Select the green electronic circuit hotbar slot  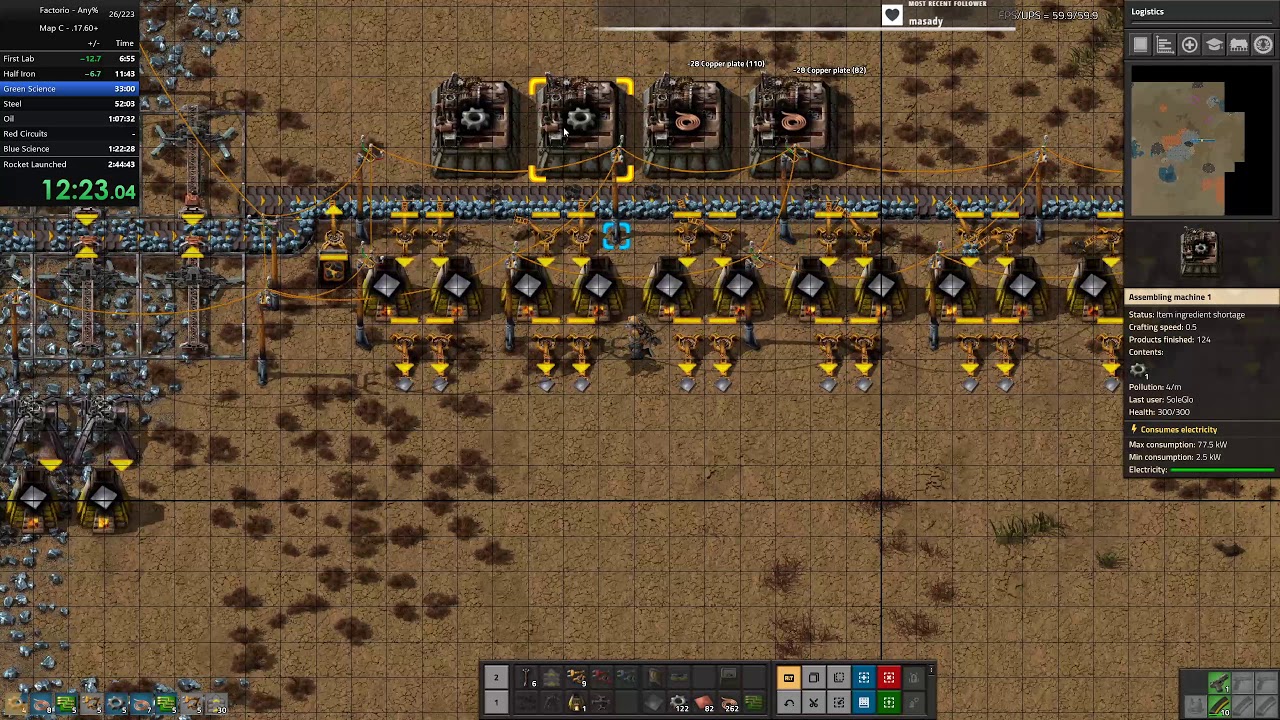(x=754, y=703)
